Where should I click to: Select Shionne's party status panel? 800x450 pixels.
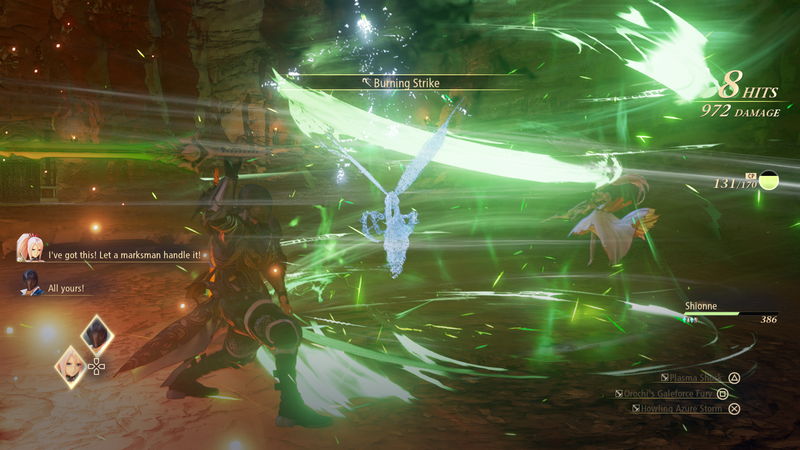[x=722, y=313]
